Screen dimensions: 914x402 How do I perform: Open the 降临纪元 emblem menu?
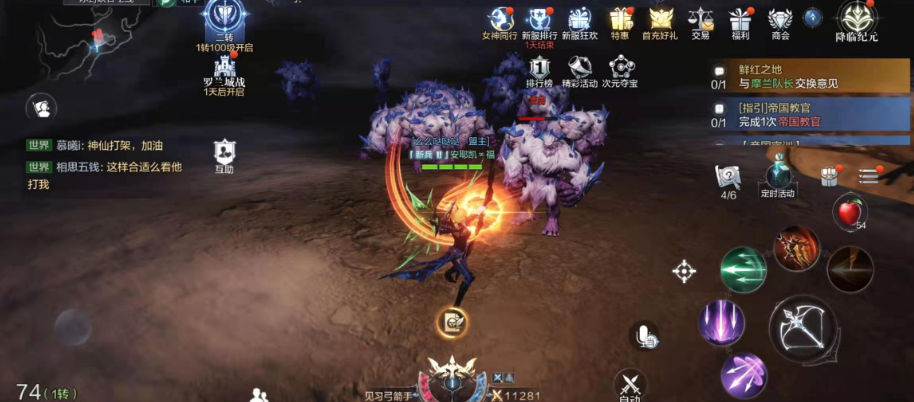coord(857,18)
